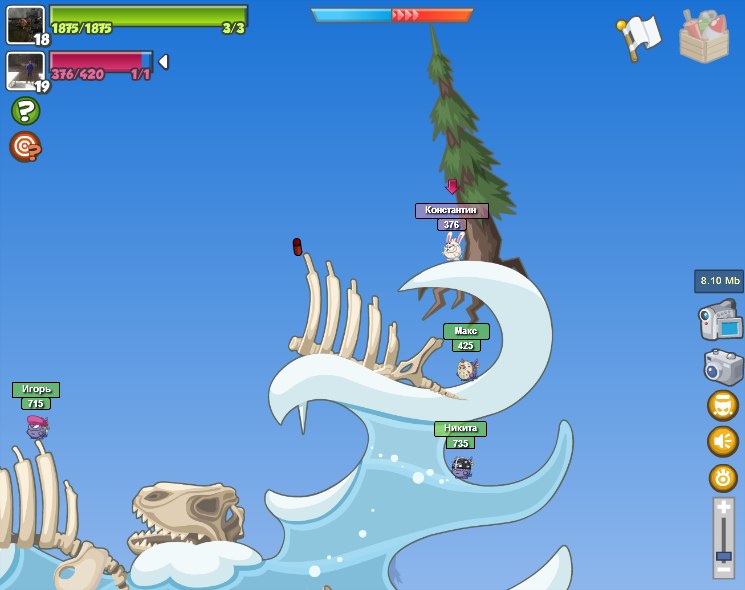Image resolution: width=745 pixels, height=590 pixels.
Task: Select the level 18 green team avatar
Action: click(25, 24)
